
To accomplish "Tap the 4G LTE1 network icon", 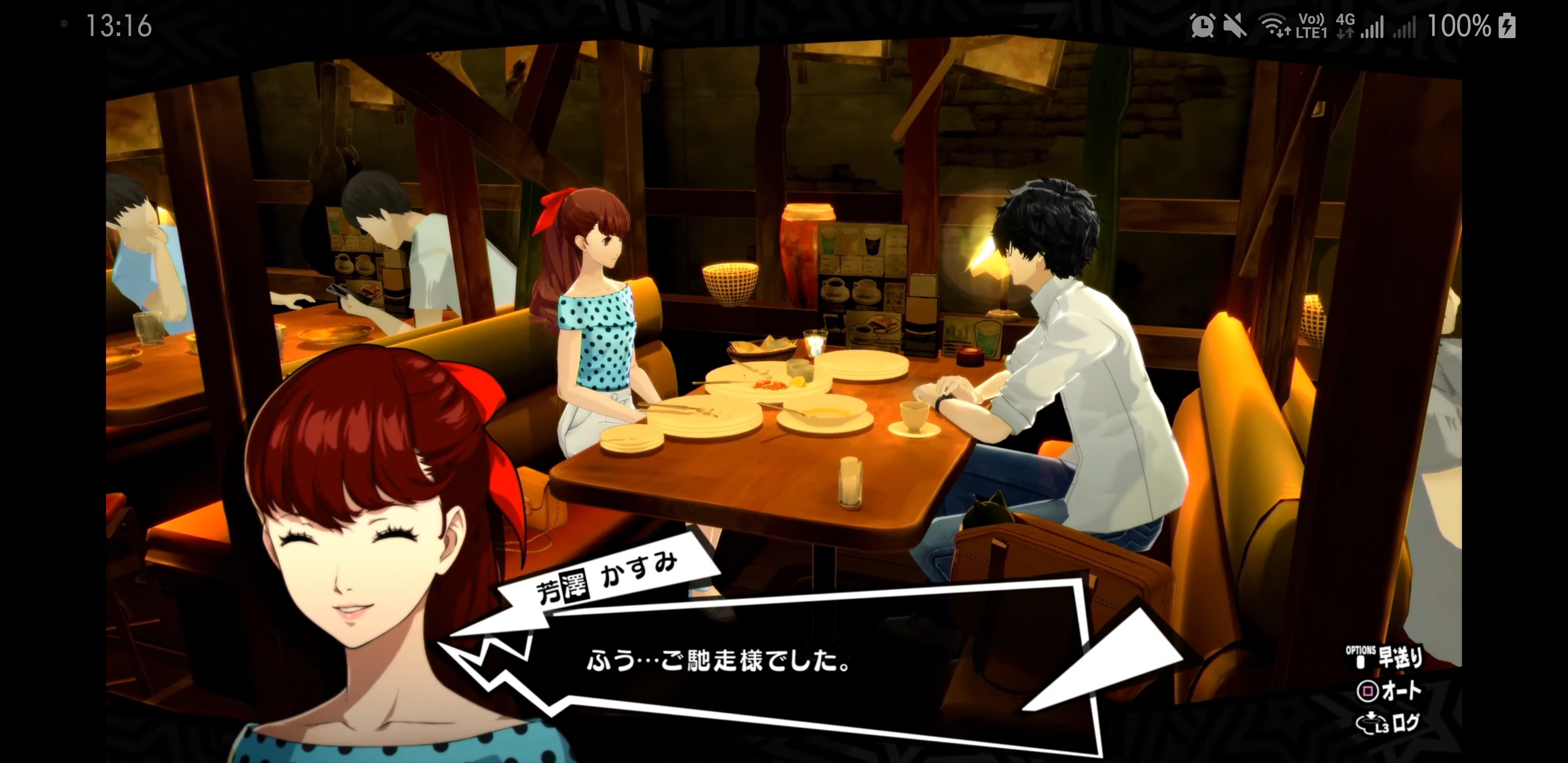I will [1344, 25].
